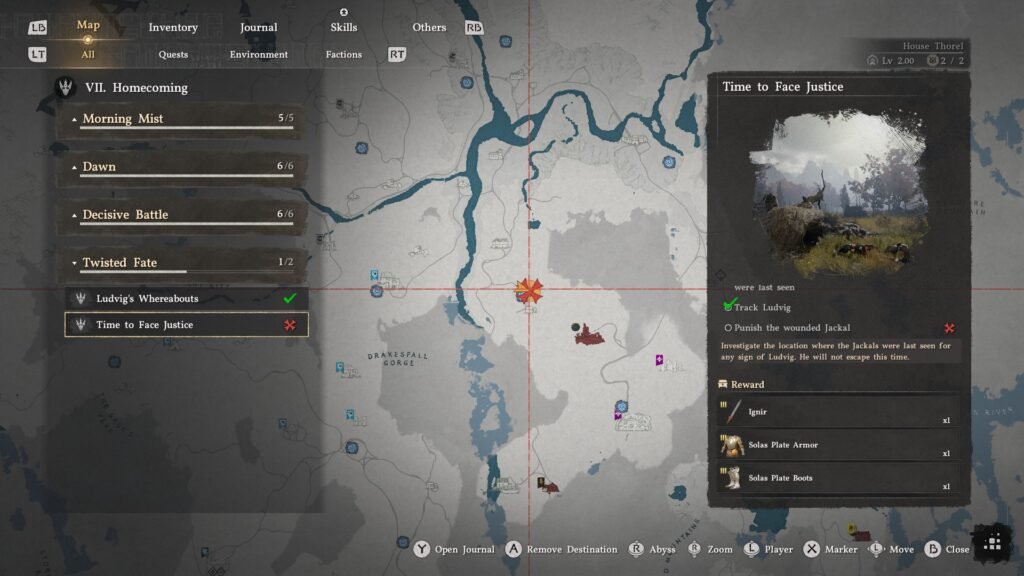Choose the Environment map filter
1024x576 pixels.
click(x=258, y=55)
